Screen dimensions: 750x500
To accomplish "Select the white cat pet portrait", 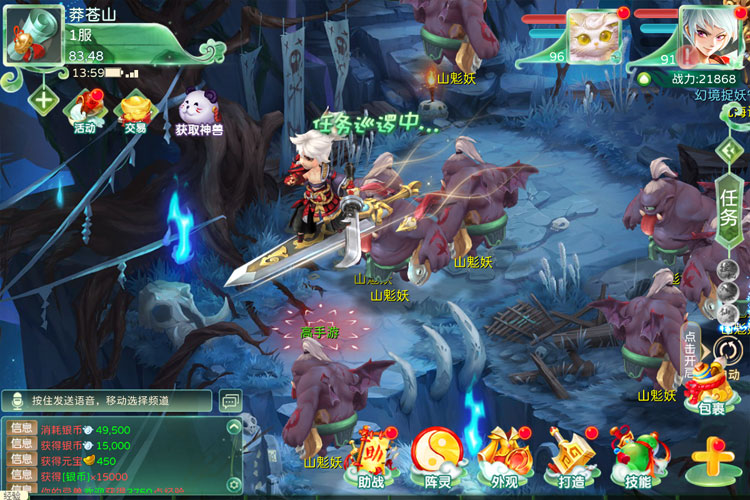I will point(593,37).
